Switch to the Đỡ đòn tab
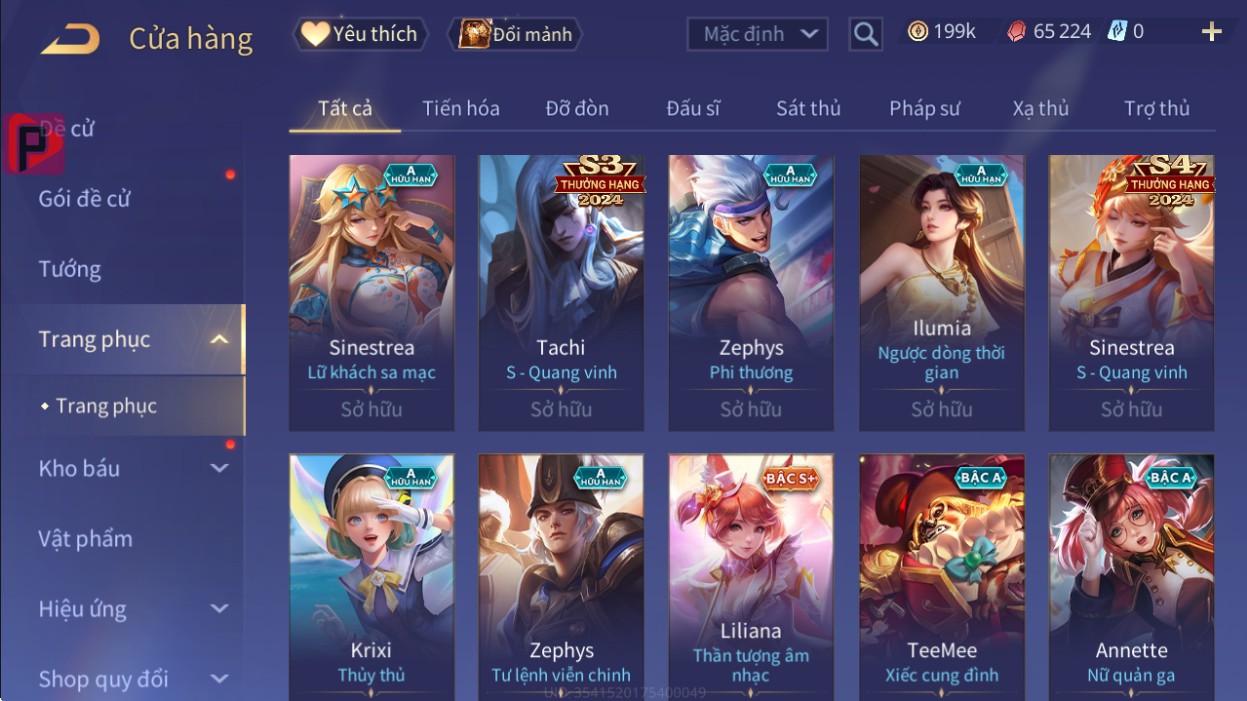Image resolution: width=1247 pixels, height=701 pixels. tap(577, 108)
